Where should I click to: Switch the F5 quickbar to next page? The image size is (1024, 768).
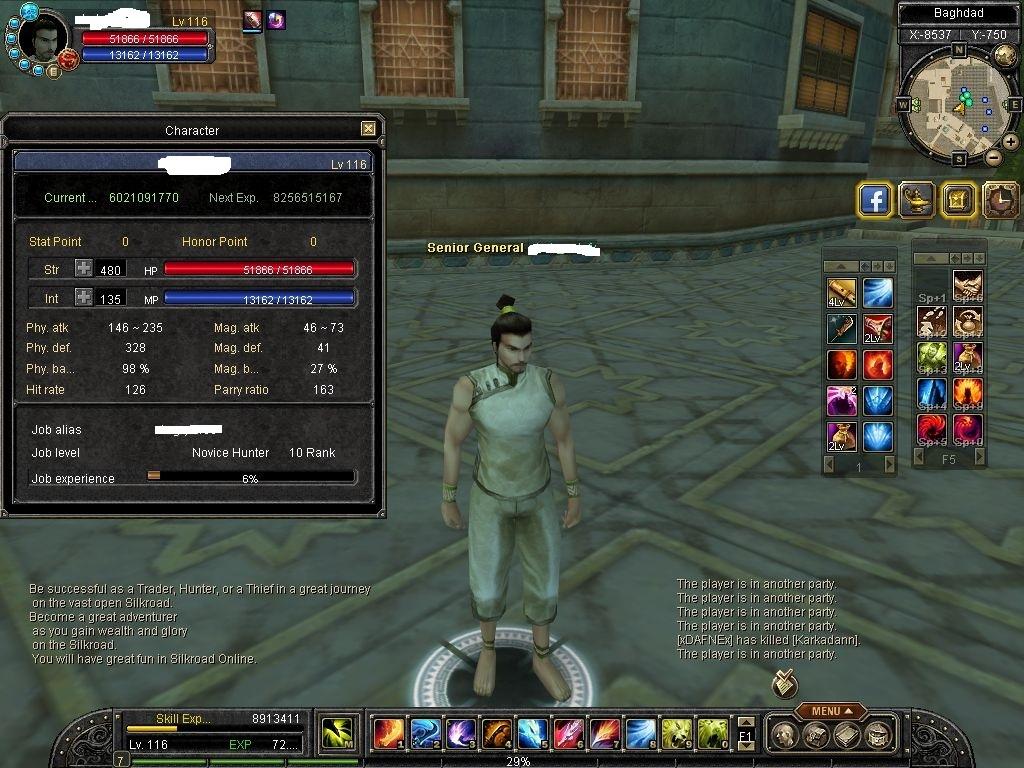[980, 457]
